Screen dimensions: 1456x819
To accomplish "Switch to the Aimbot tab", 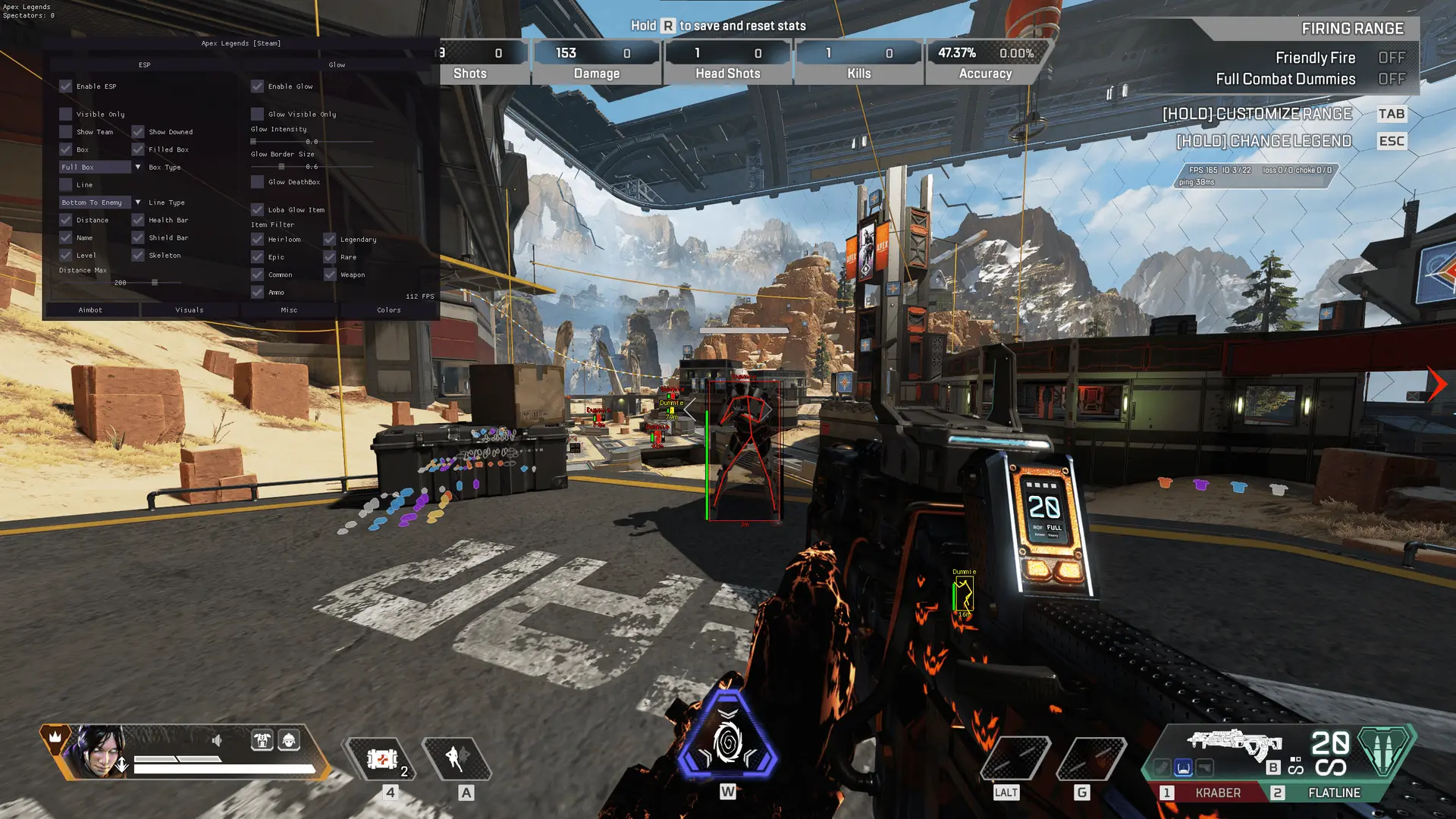I will click(x=90, y=309).
